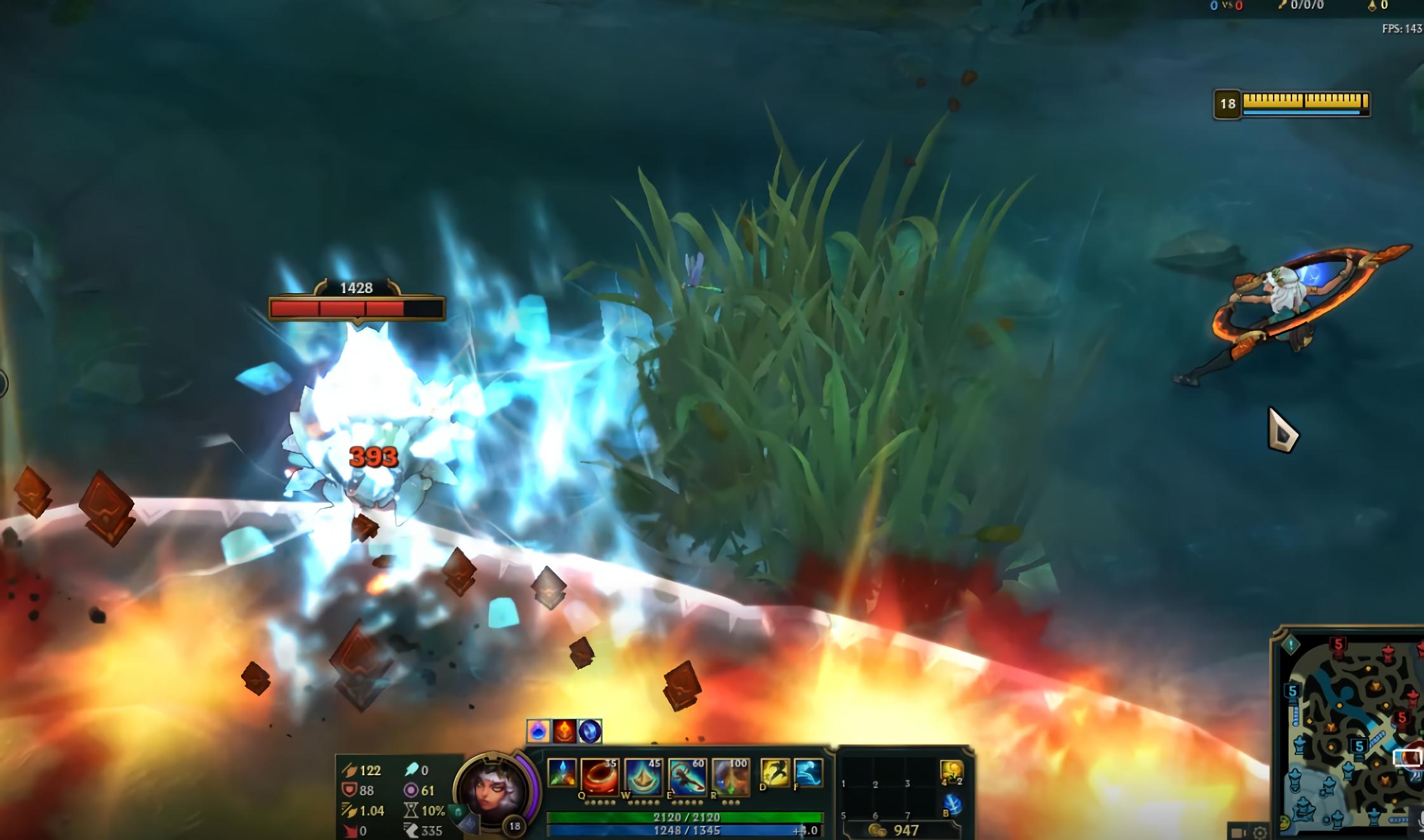Image resolution: width=1424 pixels, height=840 pixels.
Task: Click the attack damage stat icon
Action: coord(350,770)
